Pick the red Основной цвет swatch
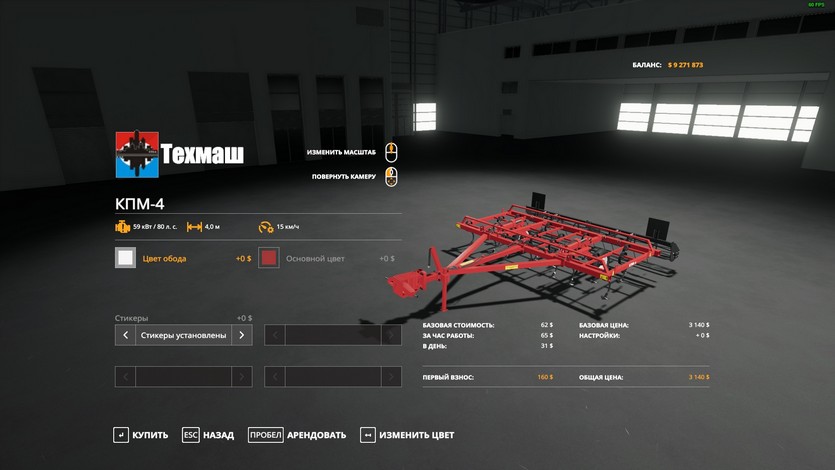Image resolution: width=835 pixels, height=470 pixels. [x=268, y=258]
